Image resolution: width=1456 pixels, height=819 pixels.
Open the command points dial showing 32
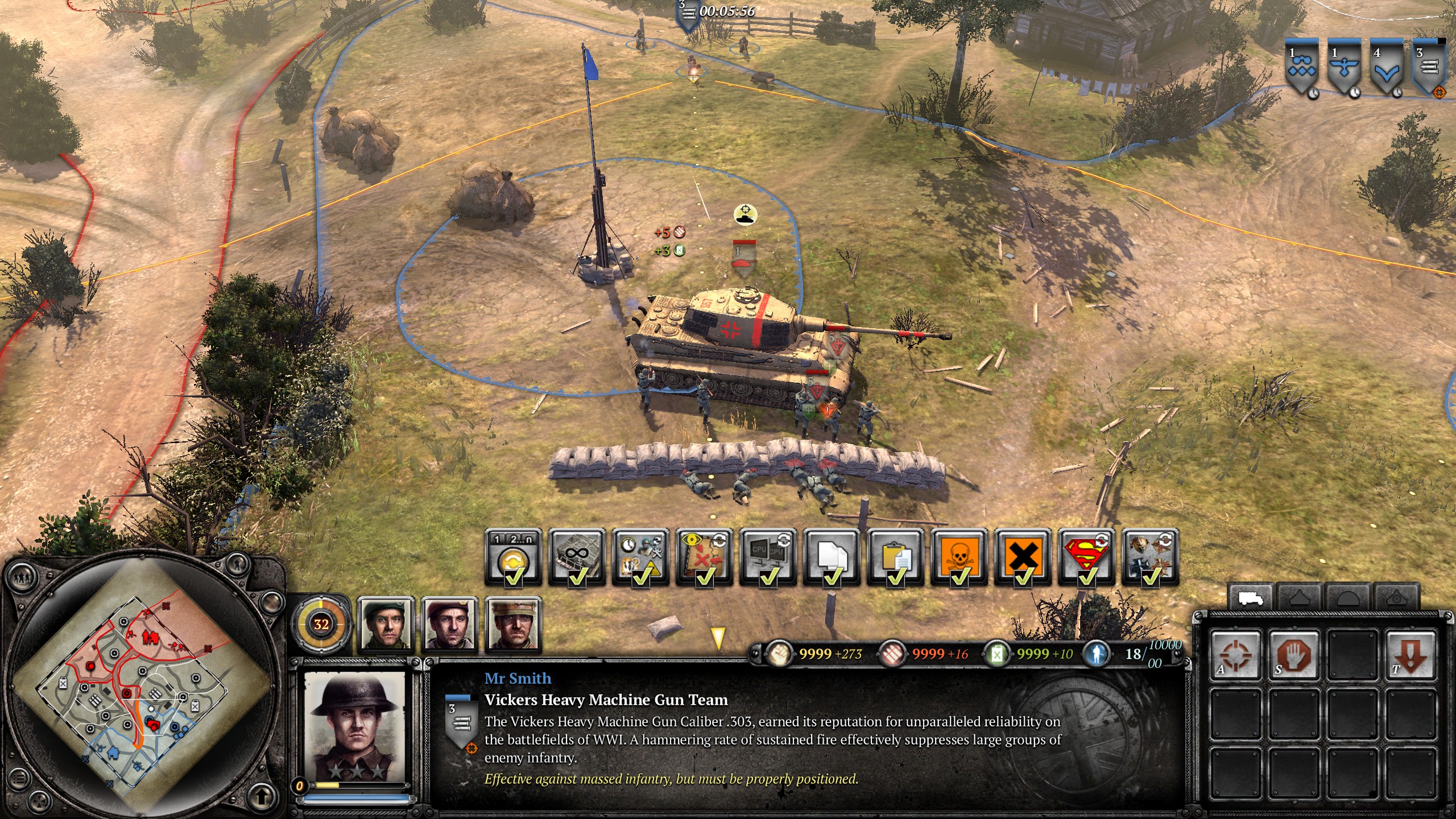pyautogui.click(x=321, y=623)
